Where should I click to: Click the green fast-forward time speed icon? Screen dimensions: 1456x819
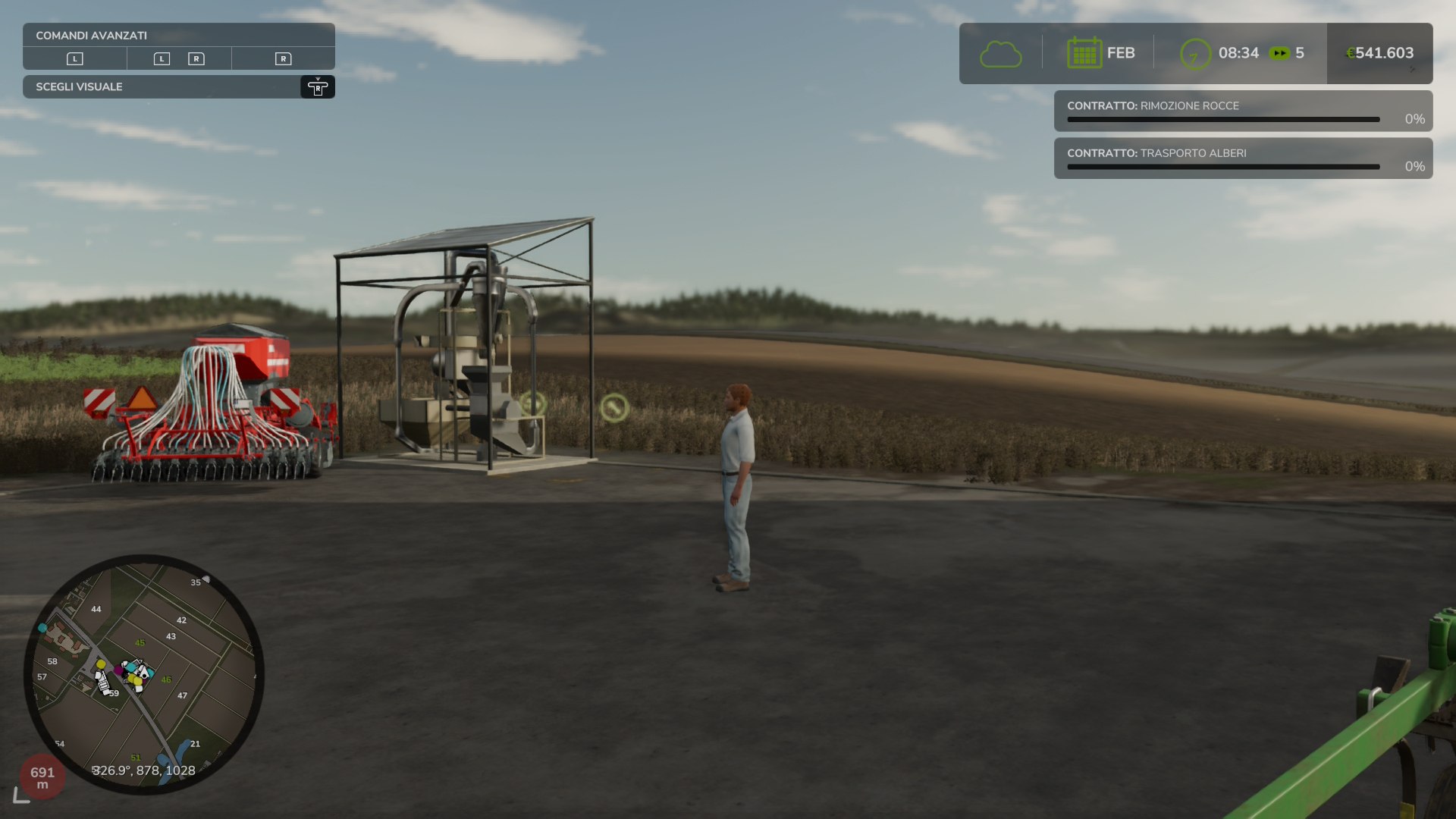pyautogui.click(x=1279, y=53)
